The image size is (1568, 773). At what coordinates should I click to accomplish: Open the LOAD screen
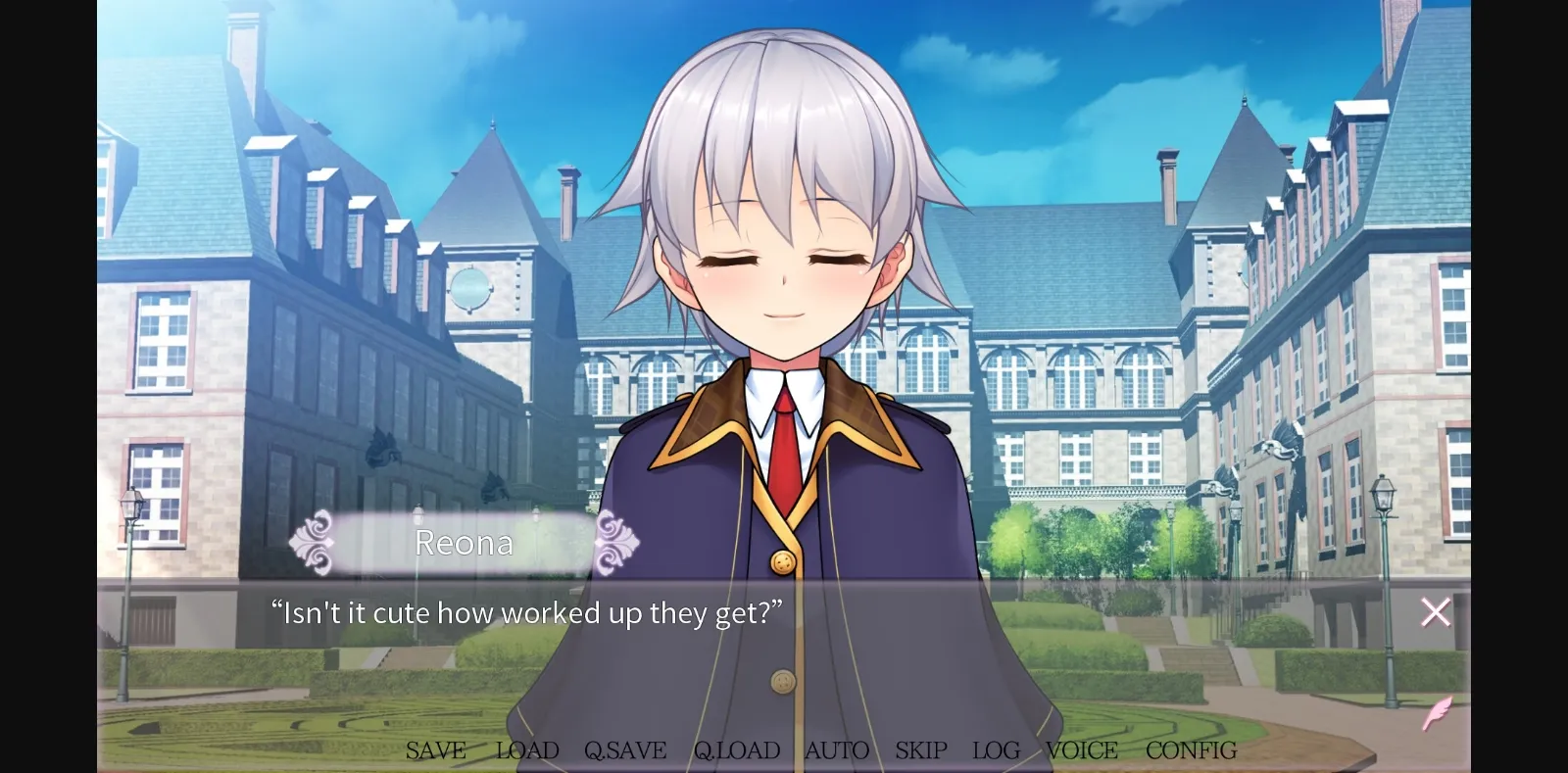(525, 750)
